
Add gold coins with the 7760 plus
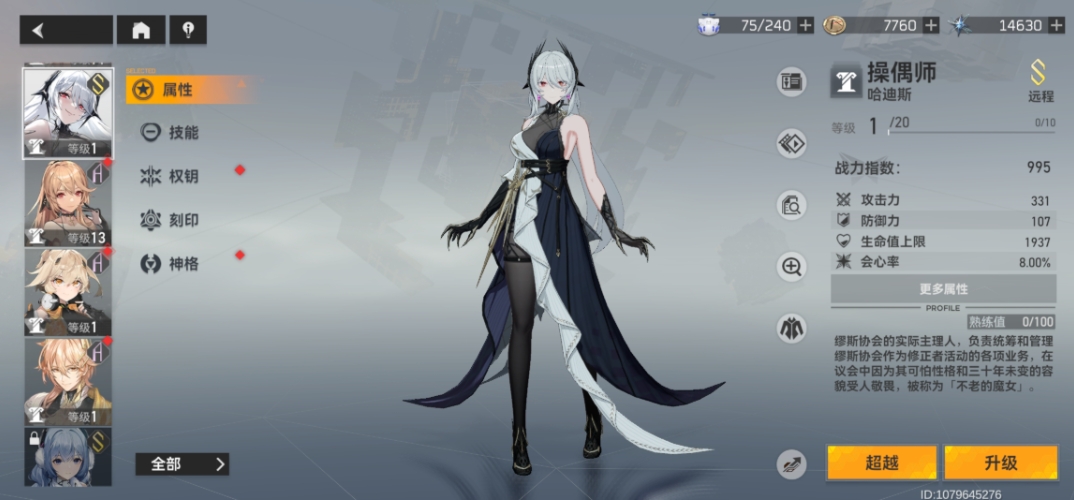pos(931,26)
